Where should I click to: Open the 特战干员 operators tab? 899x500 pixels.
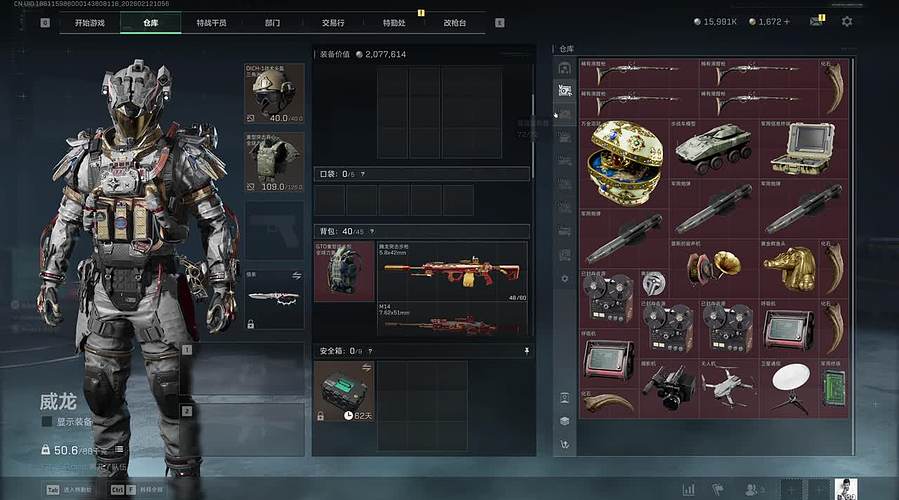tap(211, 22)
